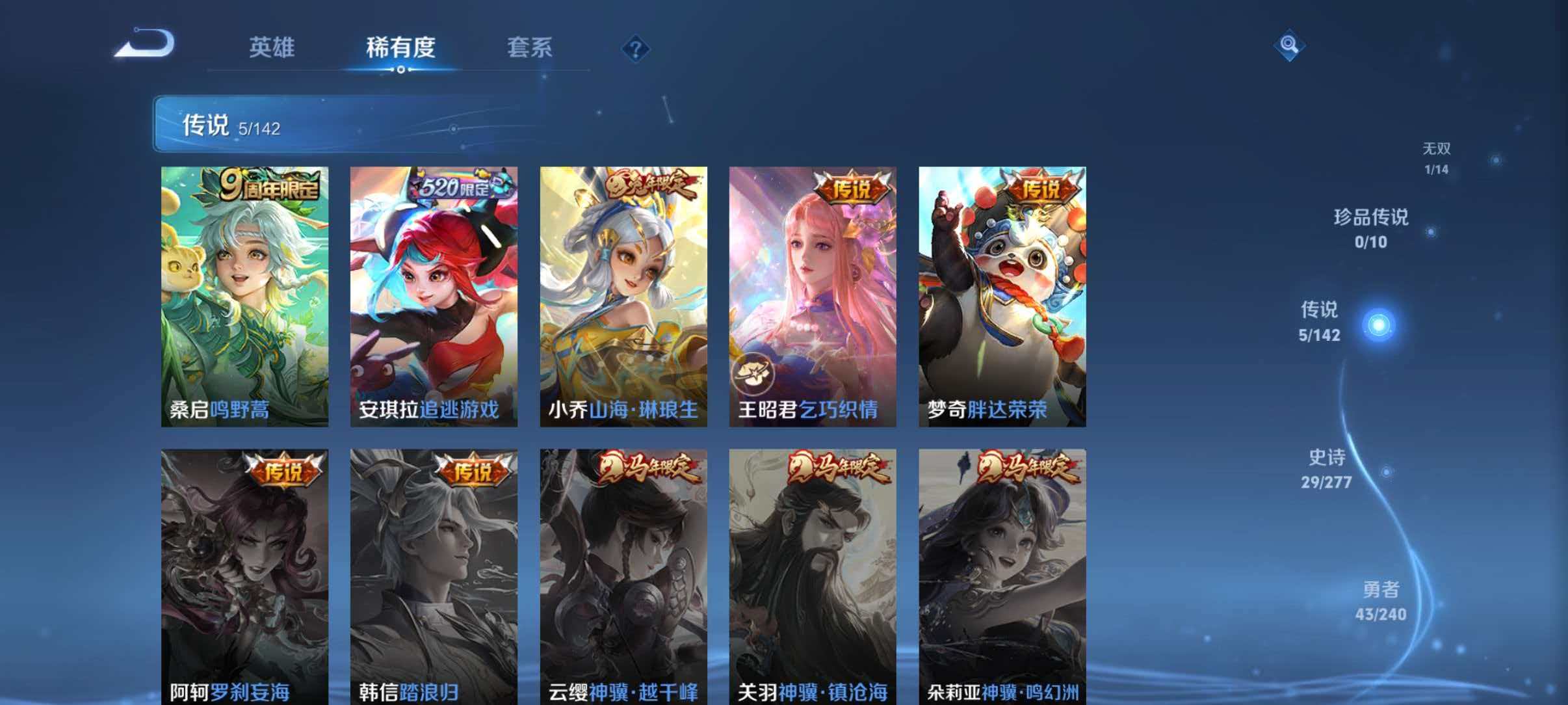The width and height of the screenshot is (1568, 705).
Task: Select 无双 1/14 in the rarity sidebar
Action: tap(1437, 156)
